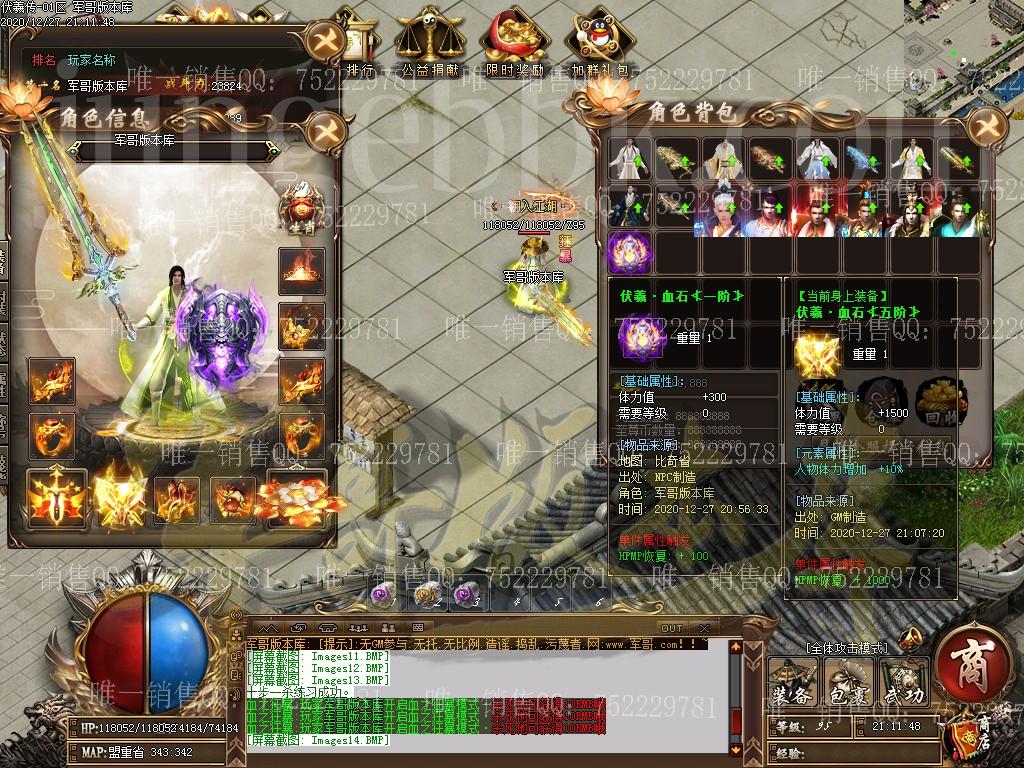Open the 排行 ranking menu

coord(359,45)
